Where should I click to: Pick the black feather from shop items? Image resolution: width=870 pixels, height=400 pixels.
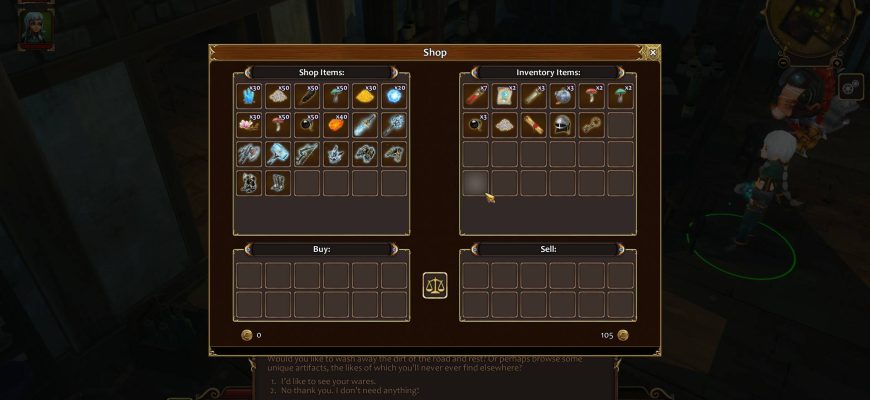[x=307, y=96]
